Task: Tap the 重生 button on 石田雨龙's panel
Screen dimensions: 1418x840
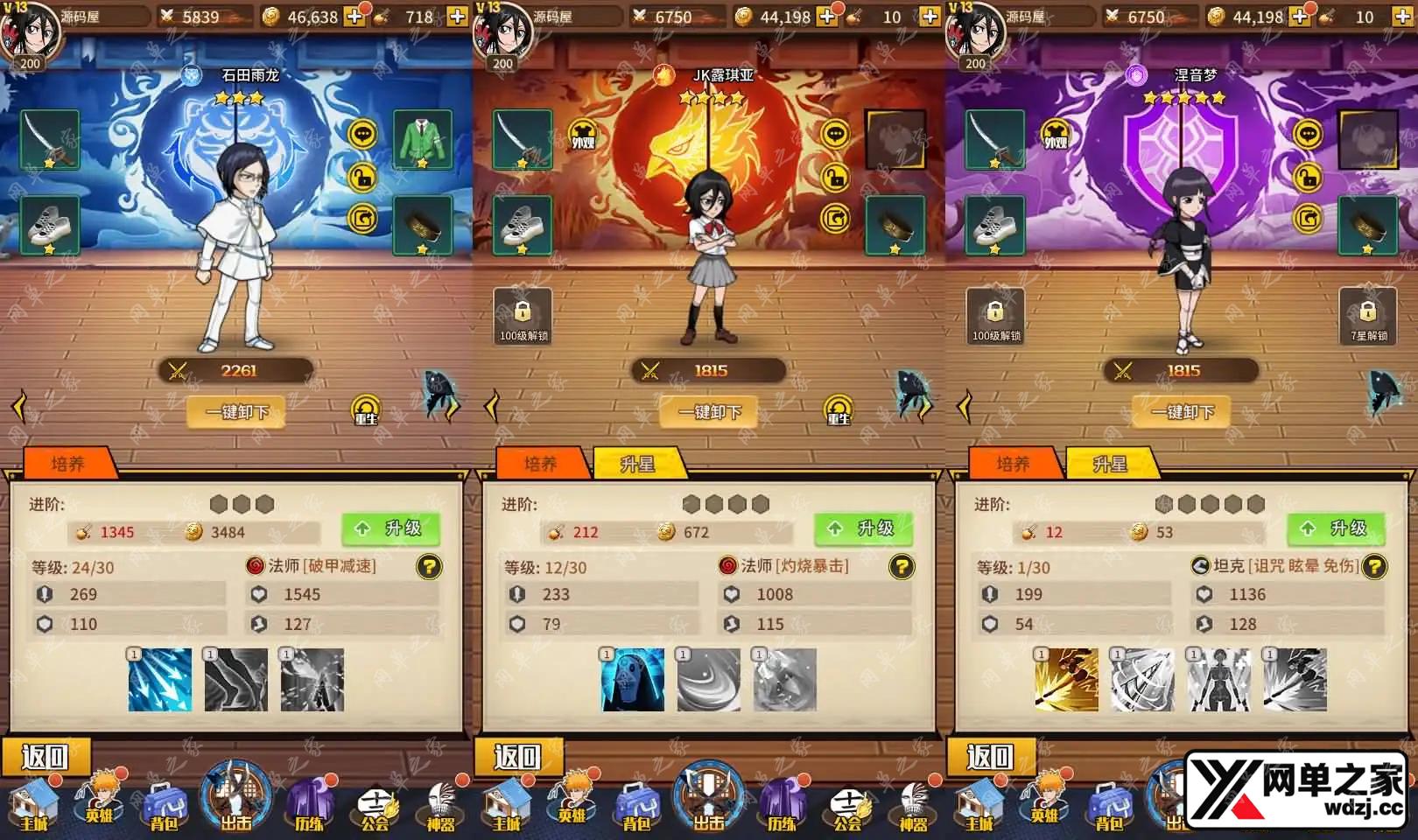Action: coord(366,410)
